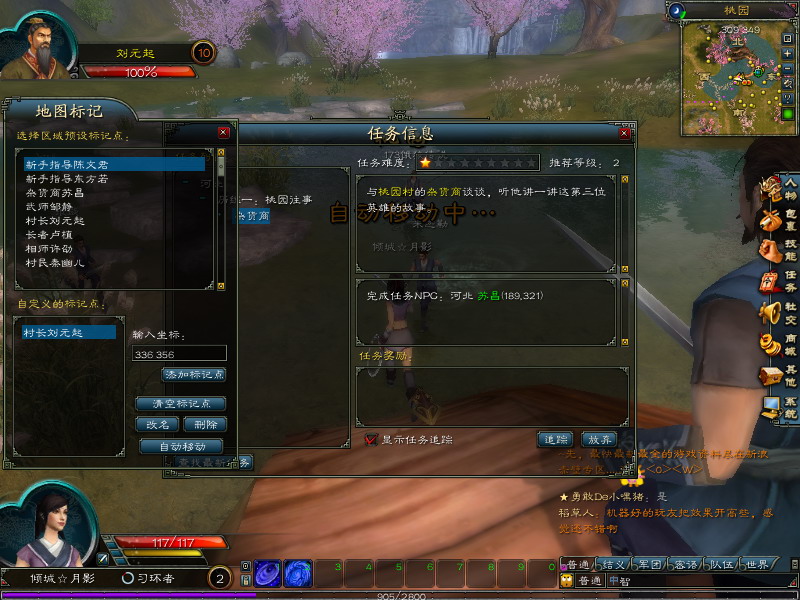Toggle the 显示任务追踪 checkbox
The width and height of the screenshot is (800, 600).
click(x=371, y=439)
